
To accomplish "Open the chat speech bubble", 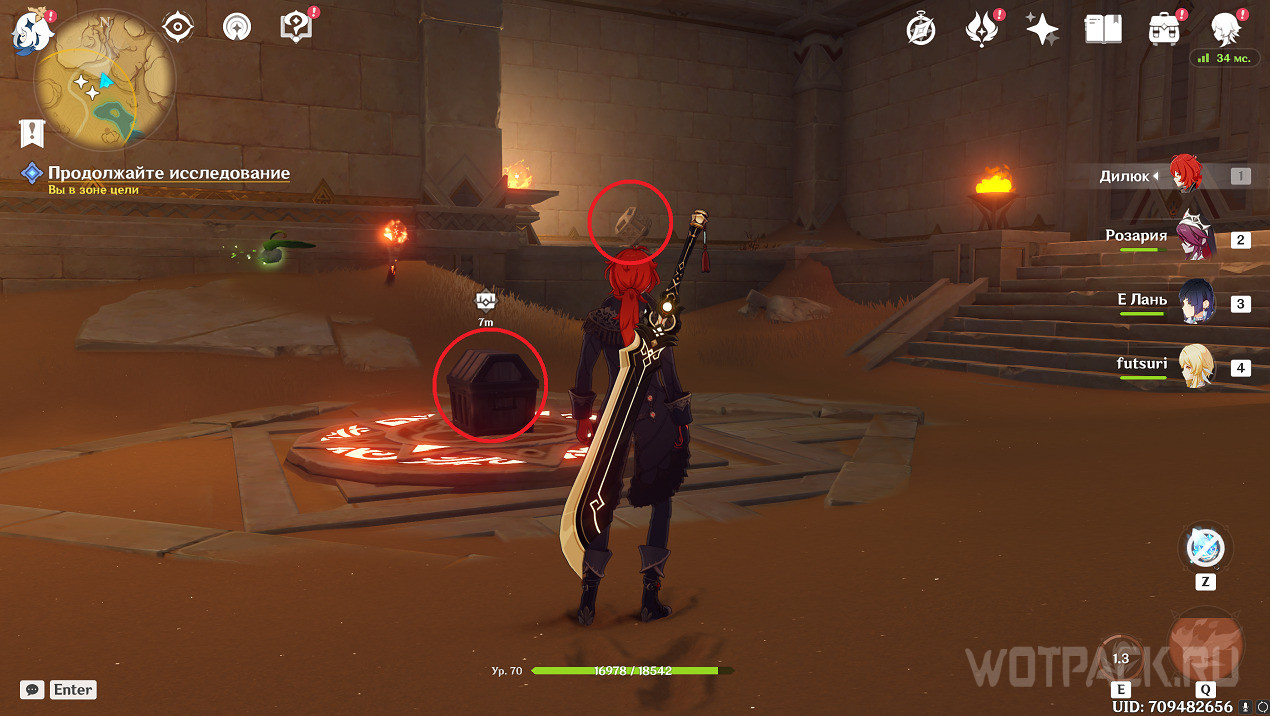I will [32, 690].
